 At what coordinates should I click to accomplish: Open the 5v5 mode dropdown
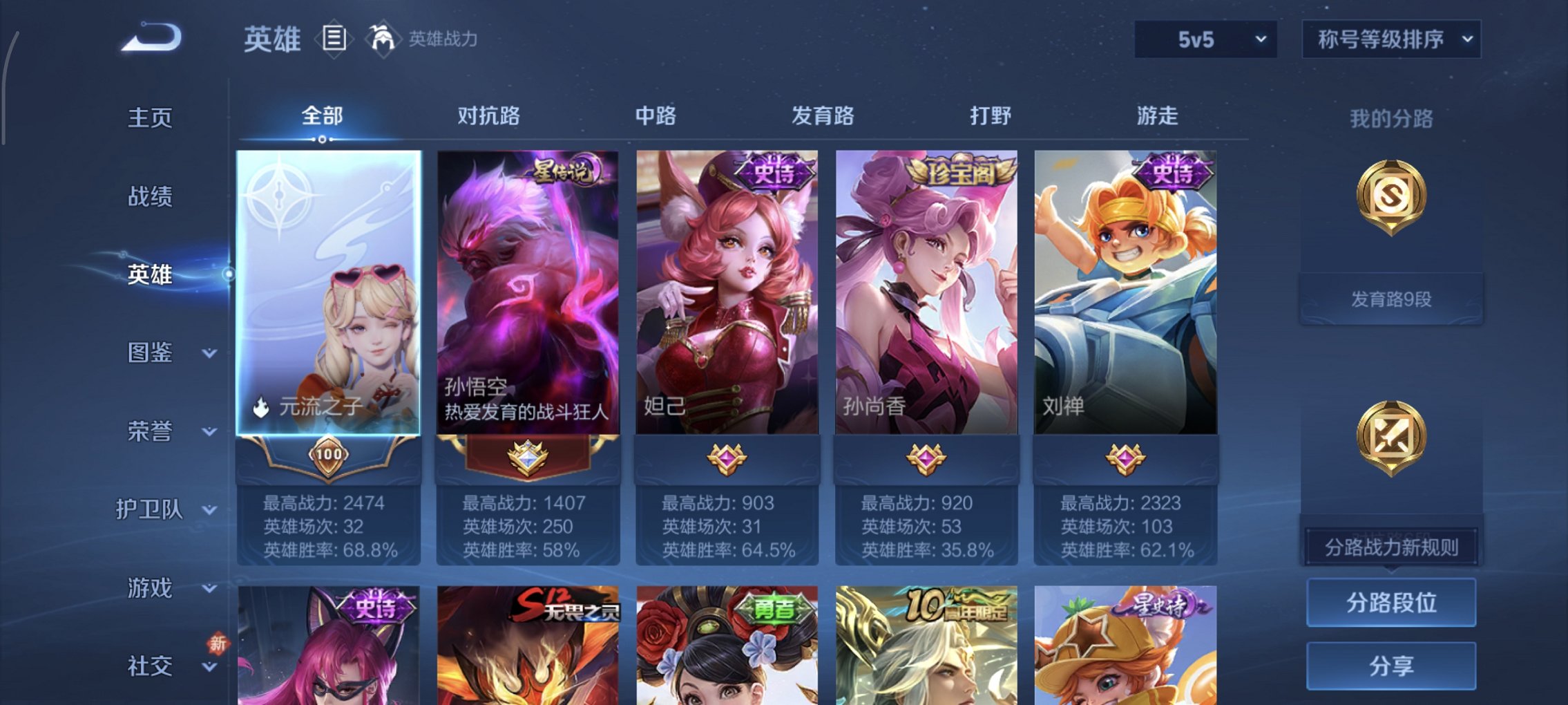coord(1205,39)
